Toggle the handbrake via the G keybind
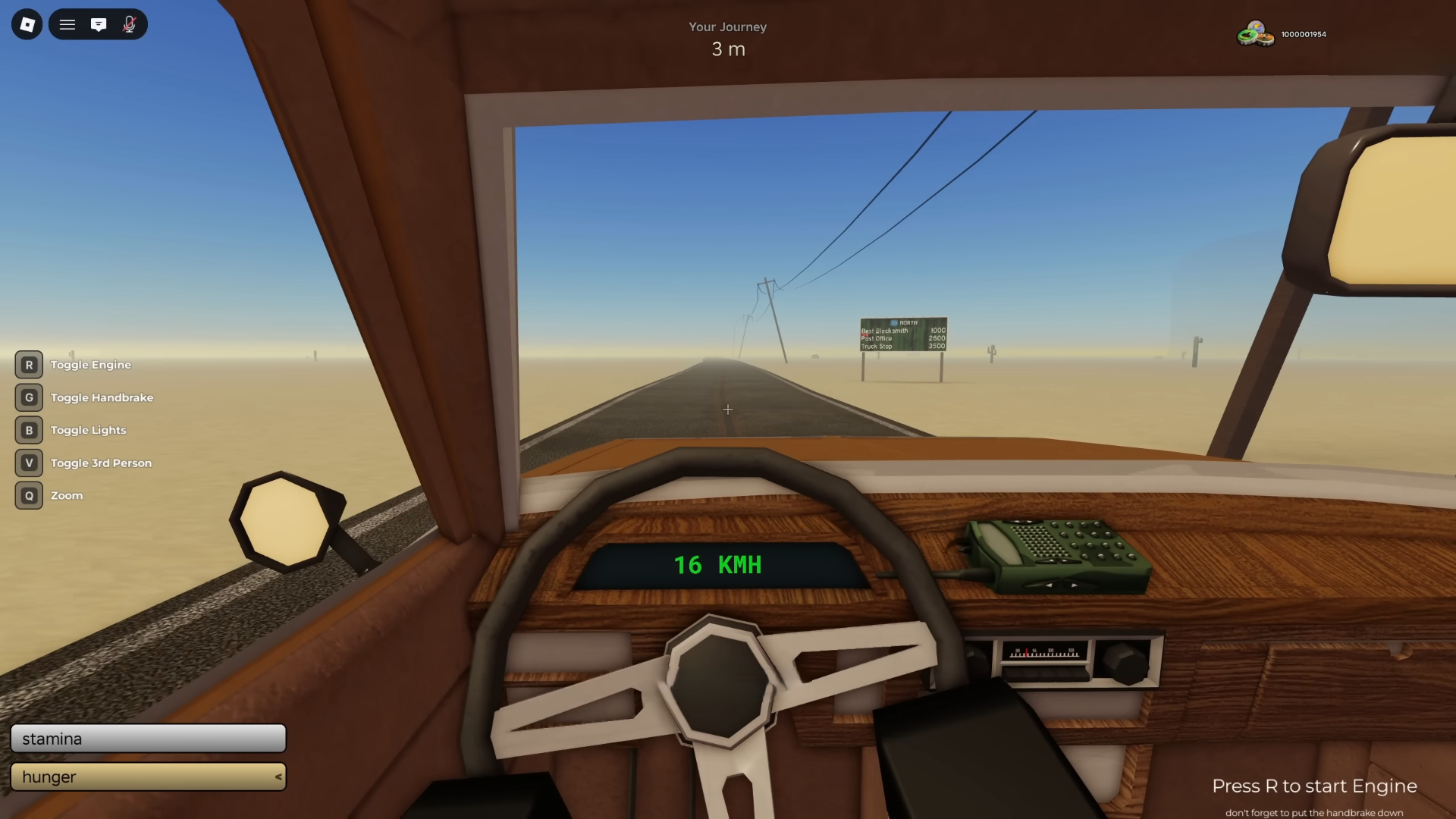Image resolution: width=1456 pixels, height=819 pixels. (29, 397)
